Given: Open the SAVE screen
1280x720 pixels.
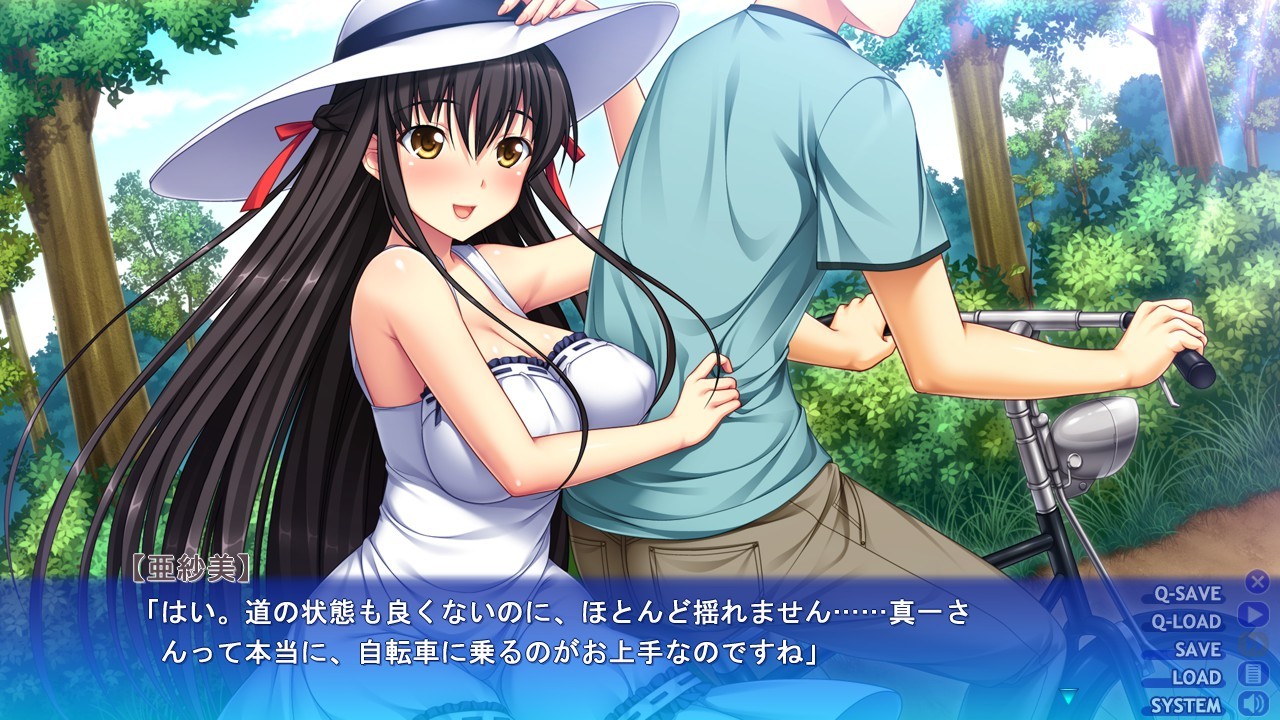Looking at the screenshot, I should point(1199,648).
